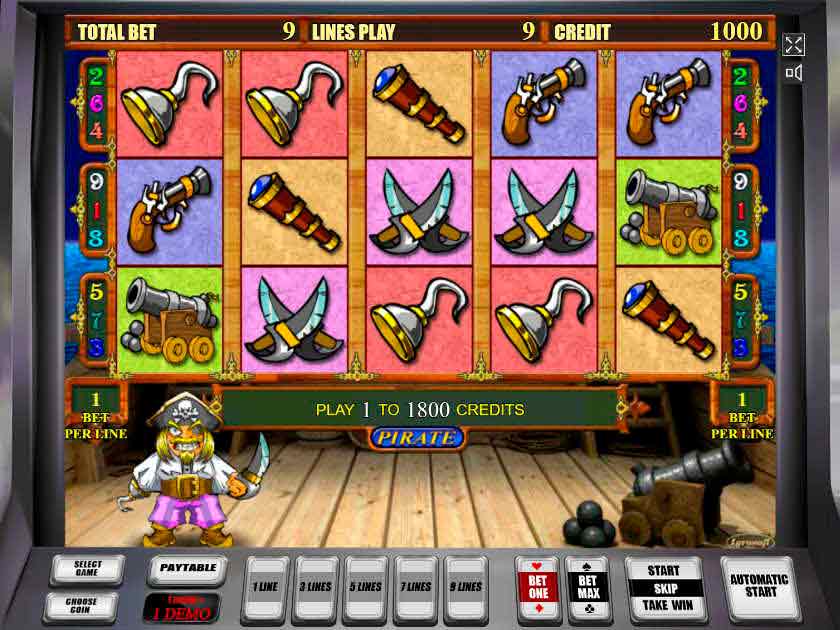Mute sound using the speaker icon
The width and height of the screenshot is (840, 630).
(793, 73)
